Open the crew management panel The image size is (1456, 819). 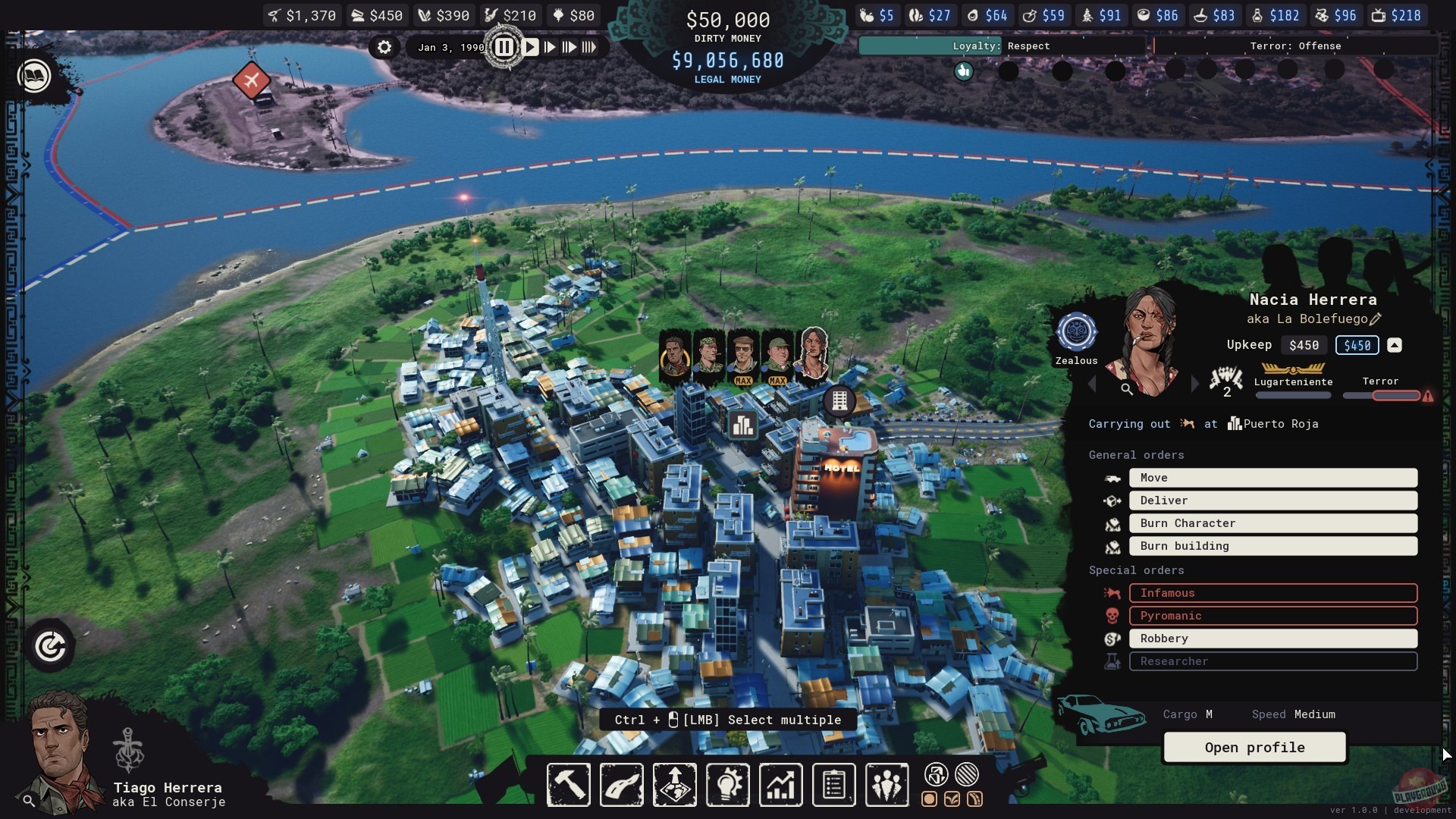click(x=886, y=785)
